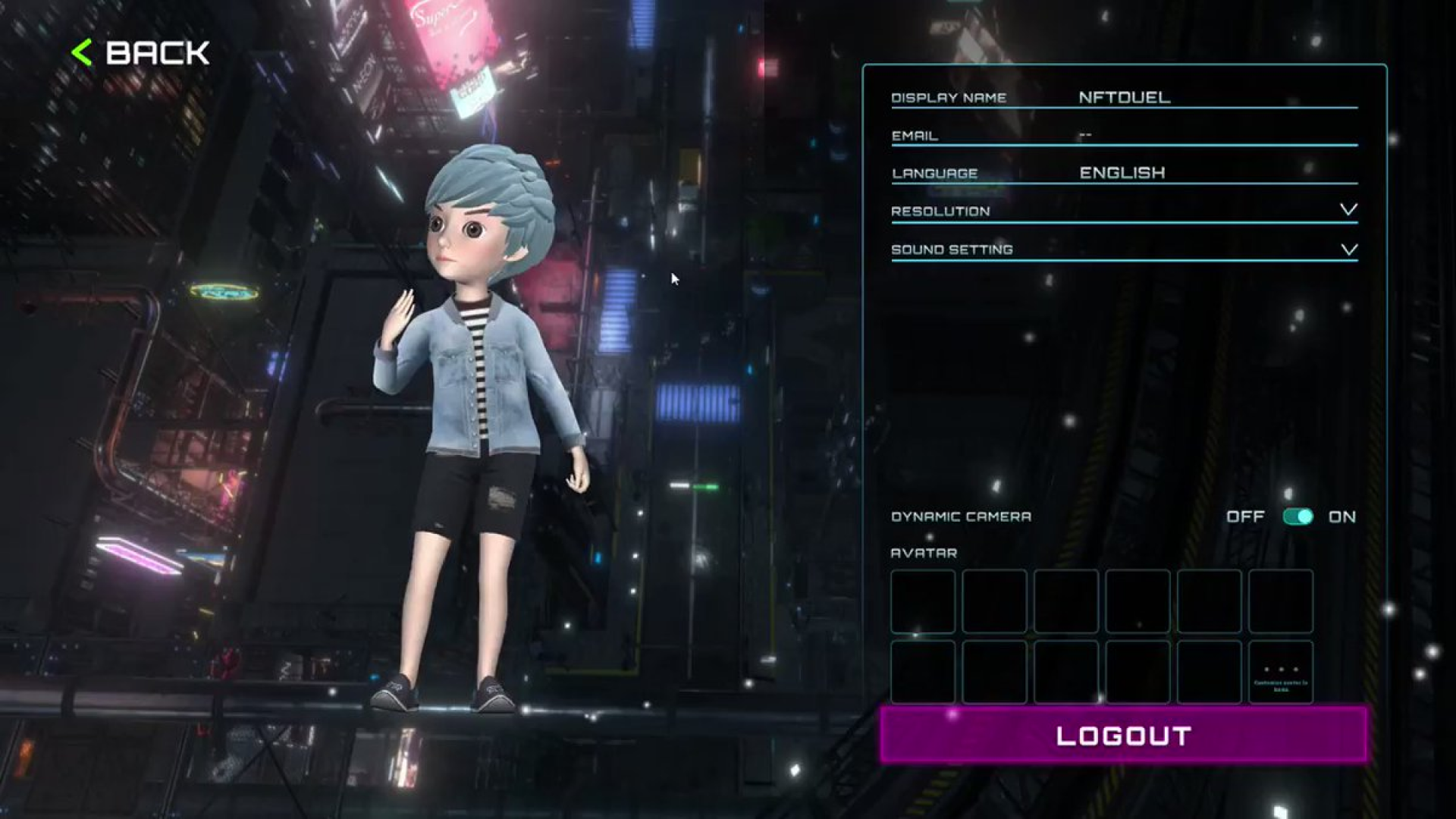Toggle the Dynamic Camera switch
Viewport: 1456px width, 819px height.
1298,516
